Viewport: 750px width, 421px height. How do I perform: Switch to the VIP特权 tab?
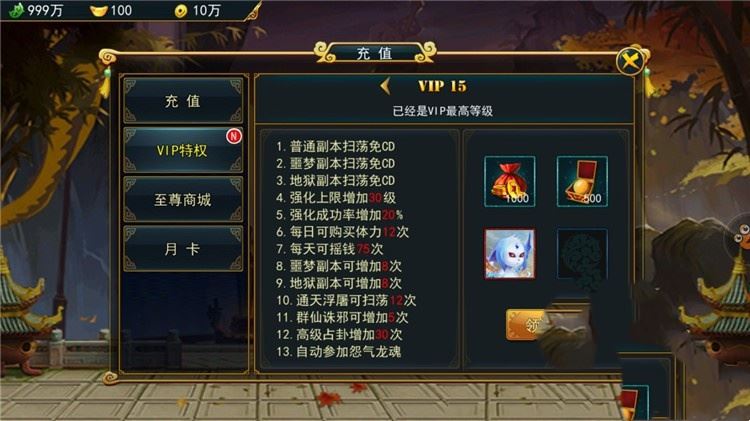(x=182, y=151)
